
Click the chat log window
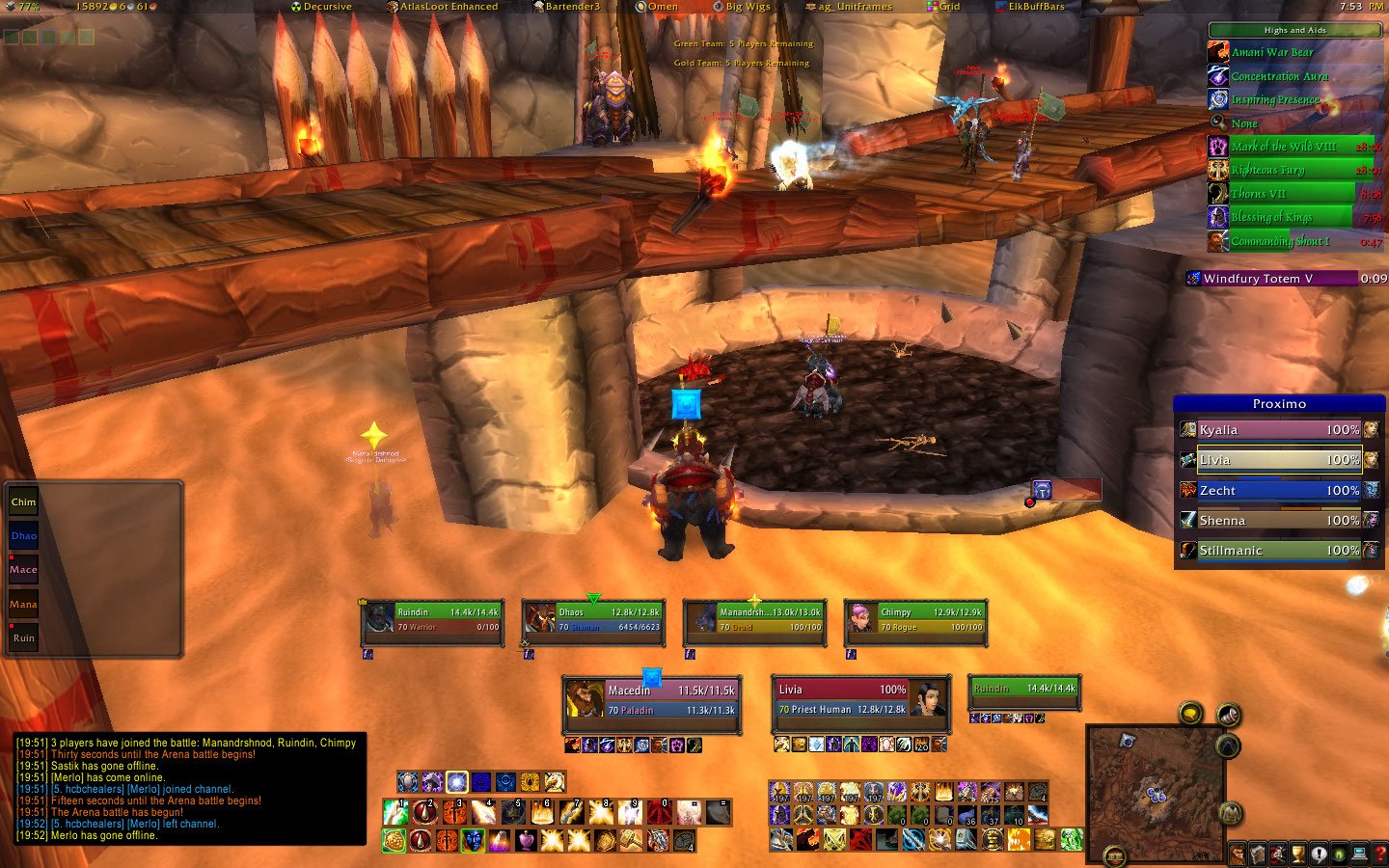(190, 789)
